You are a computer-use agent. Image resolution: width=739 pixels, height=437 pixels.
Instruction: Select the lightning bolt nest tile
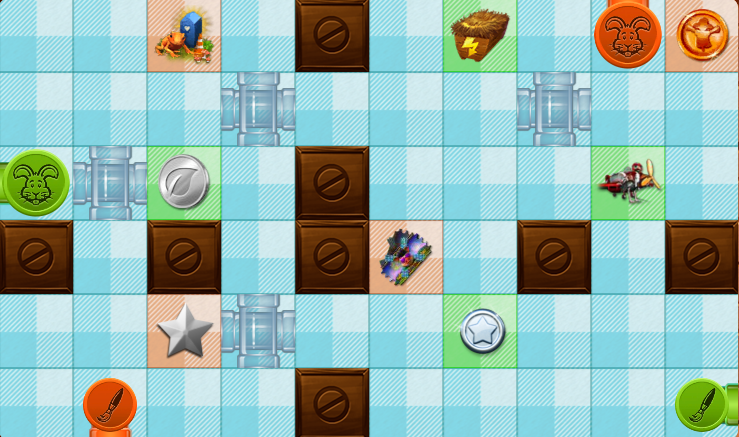(x=480, y=35)
